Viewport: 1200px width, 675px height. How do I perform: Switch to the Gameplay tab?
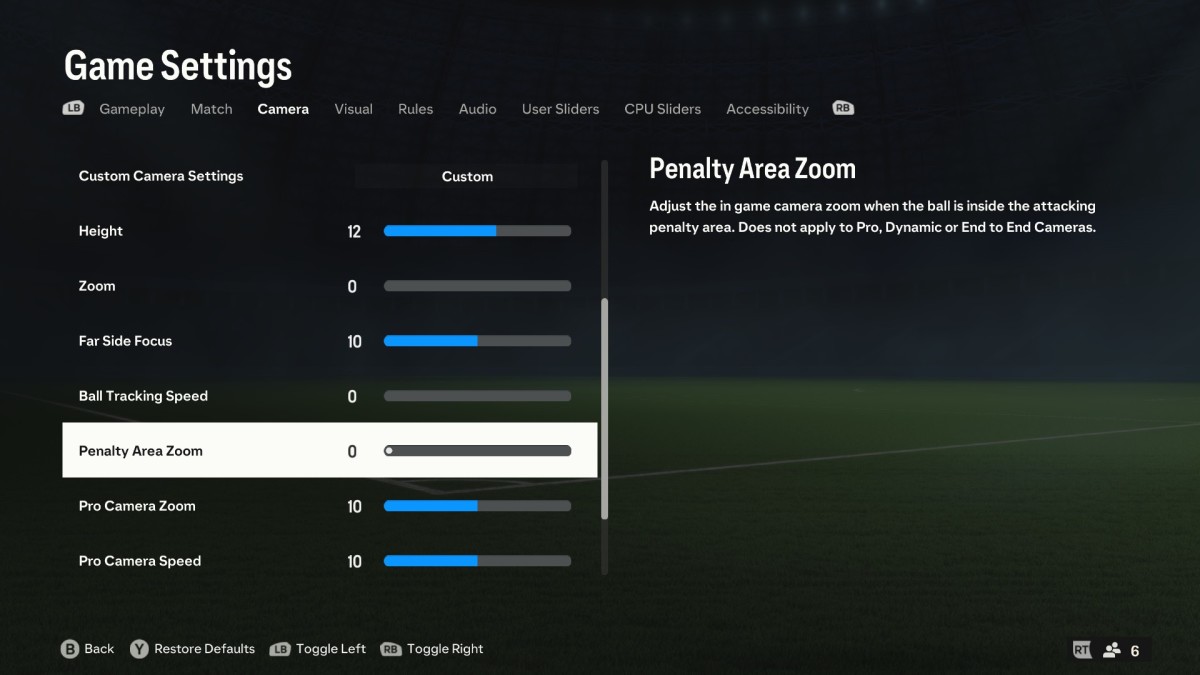[131, 109]
